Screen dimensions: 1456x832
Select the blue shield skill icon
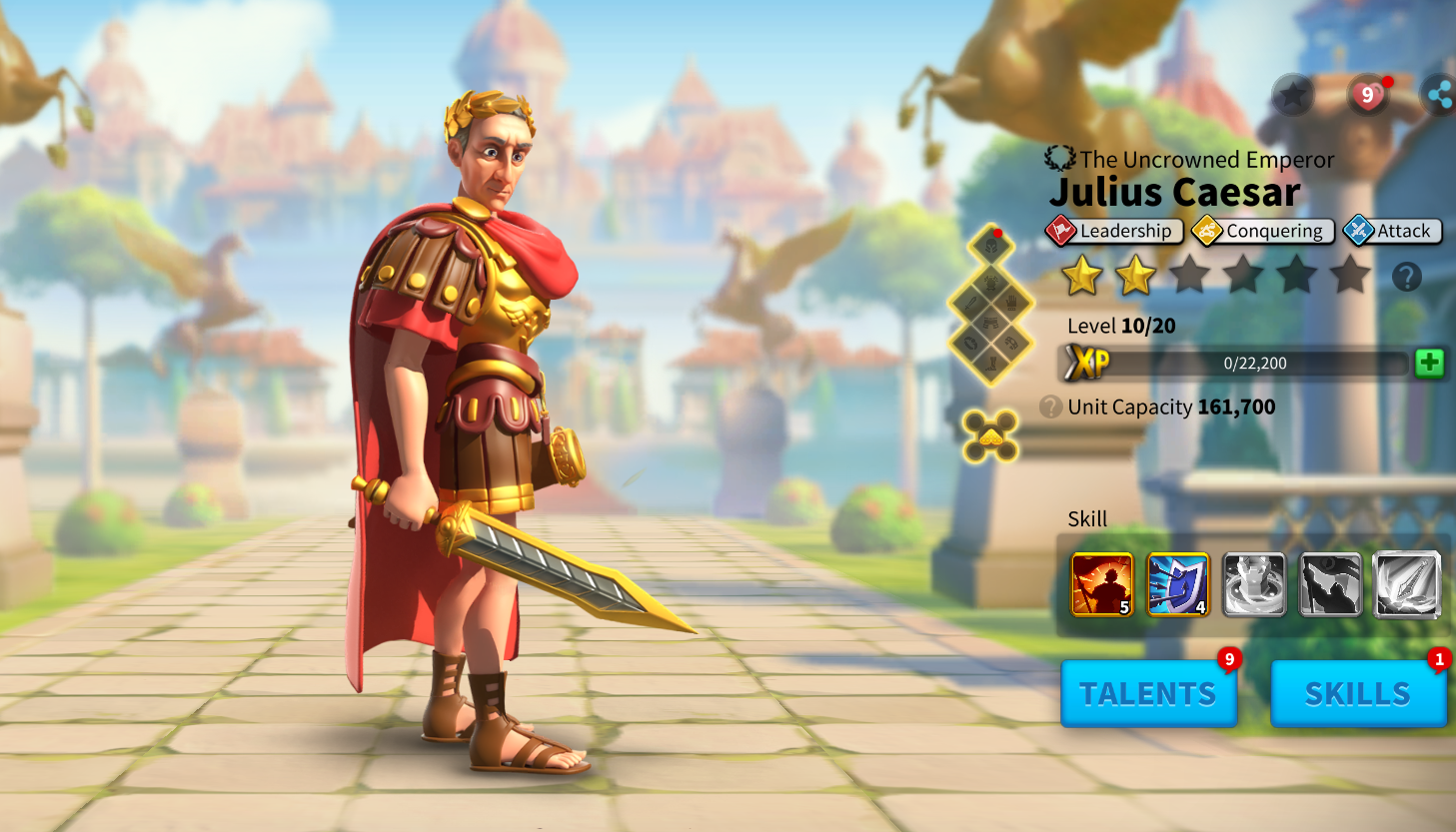coord(1178,584)
